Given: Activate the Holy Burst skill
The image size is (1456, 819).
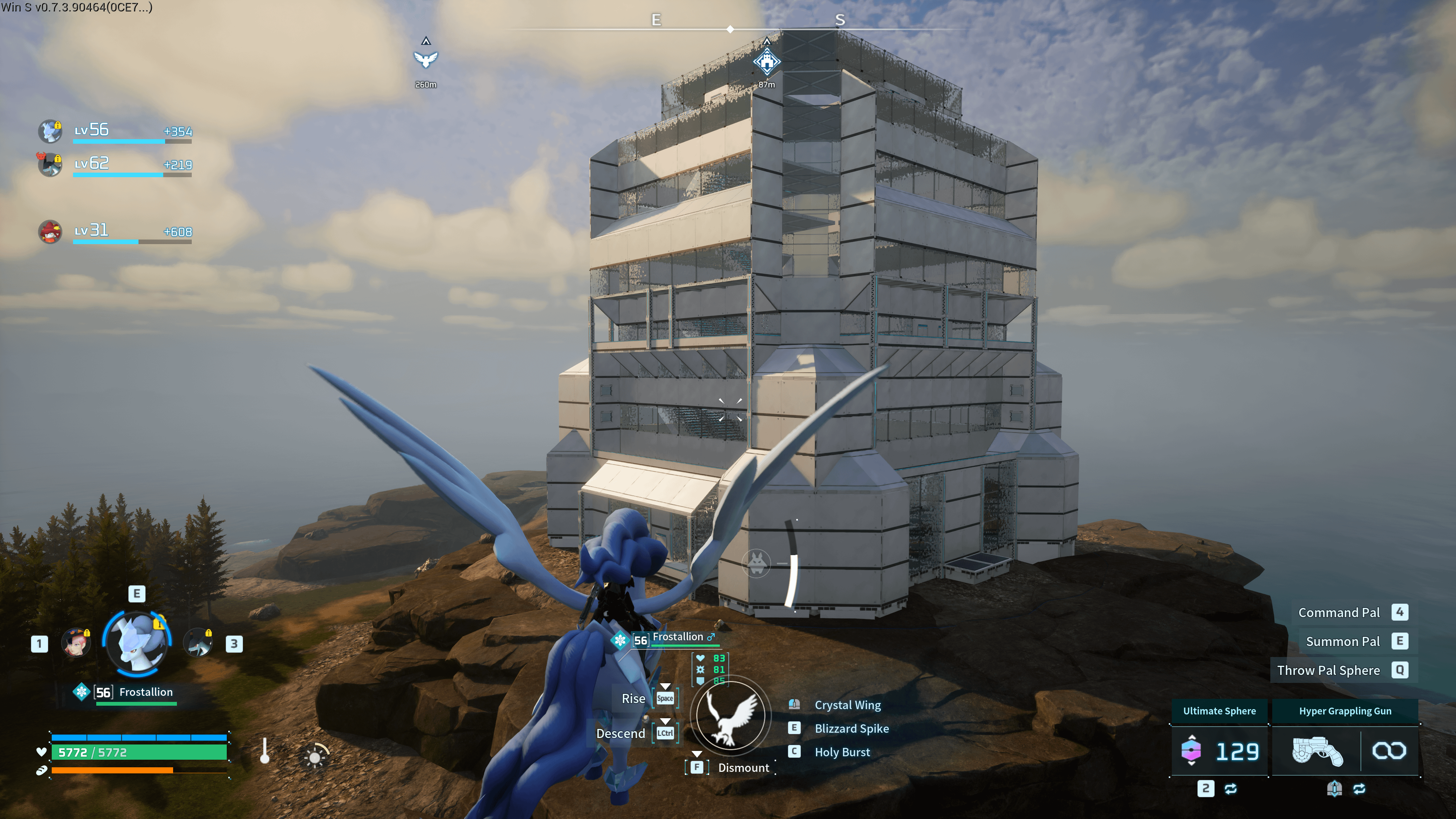Looking at the screenshot, I should pos(842,752).
